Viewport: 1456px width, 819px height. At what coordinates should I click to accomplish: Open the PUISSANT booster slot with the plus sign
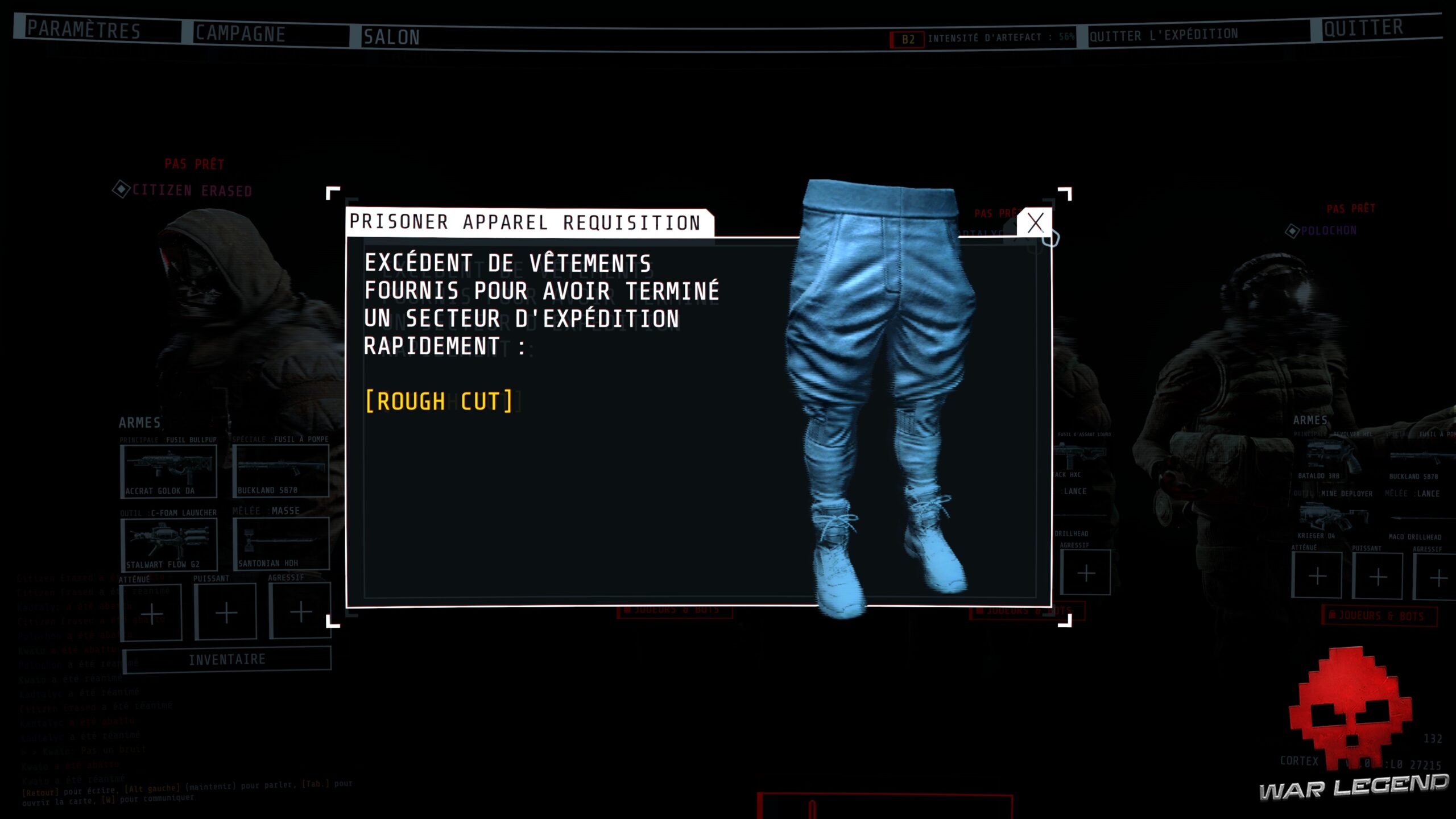point(226,613)
